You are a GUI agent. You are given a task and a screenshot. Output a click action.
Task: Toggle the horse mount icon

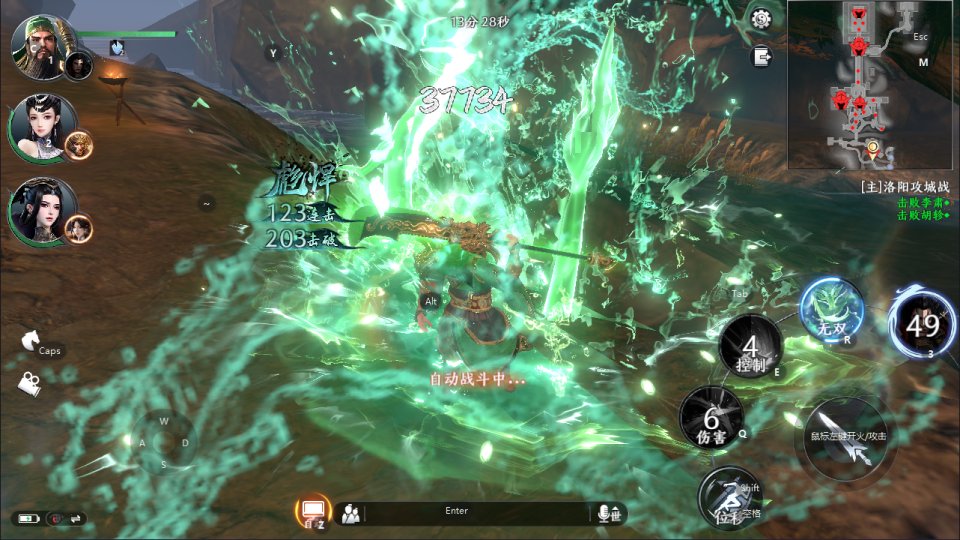[29, 342]
